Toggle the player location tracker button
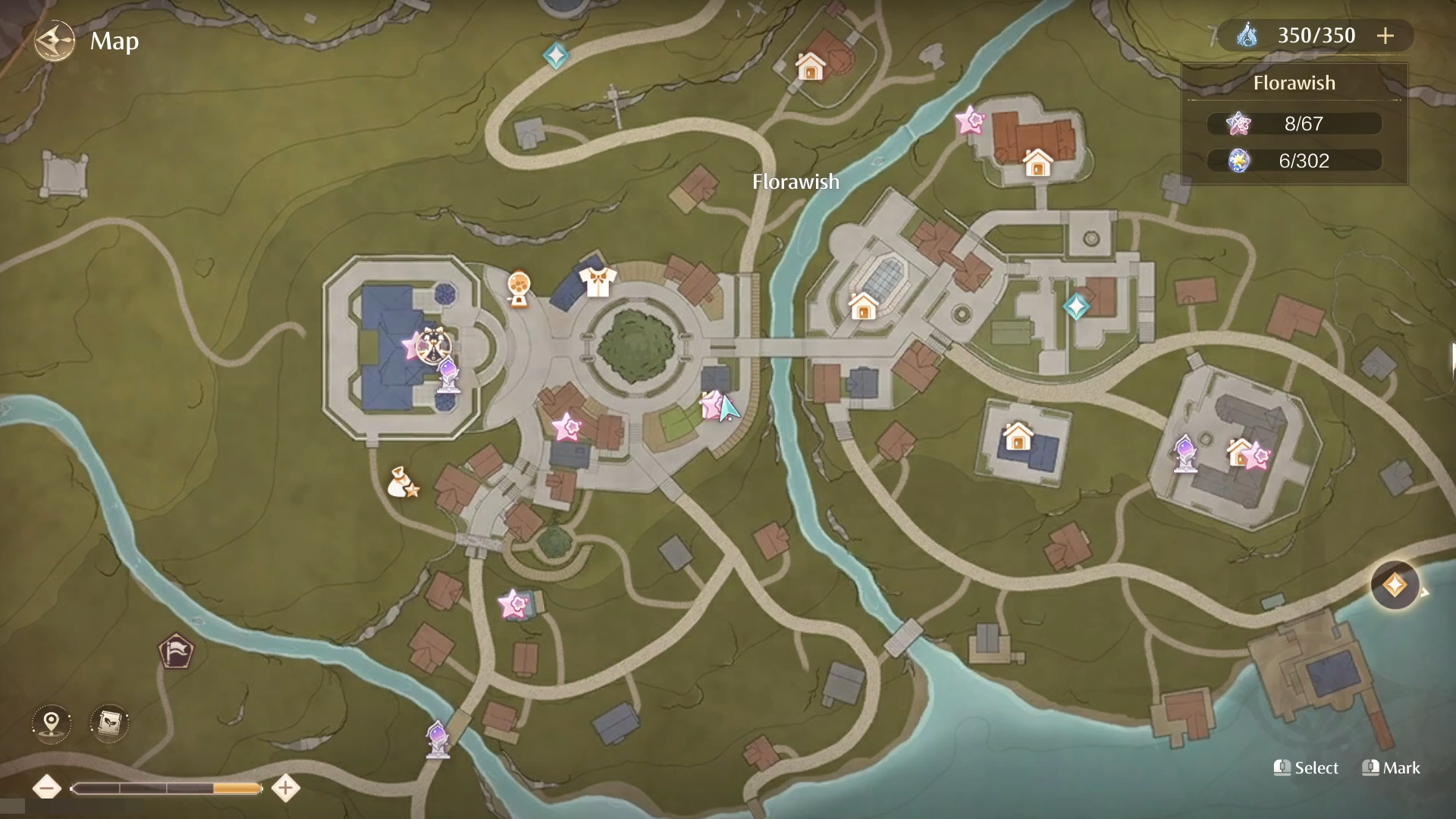The width and height of the screenshot is (1456, 819). pyautogui.click(x=50, y=723)
